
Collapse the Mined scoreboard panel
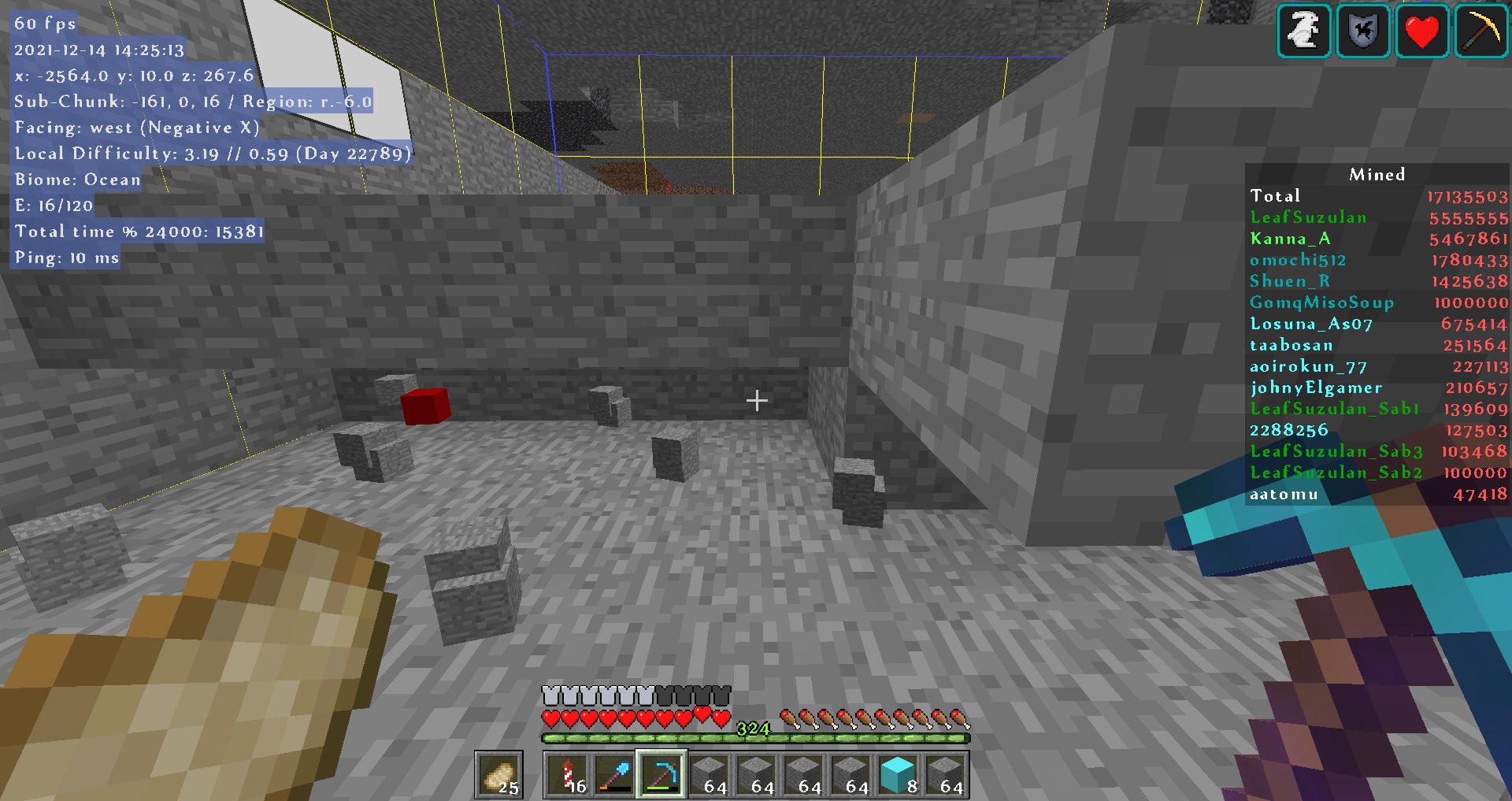[x=1377, y=174]
